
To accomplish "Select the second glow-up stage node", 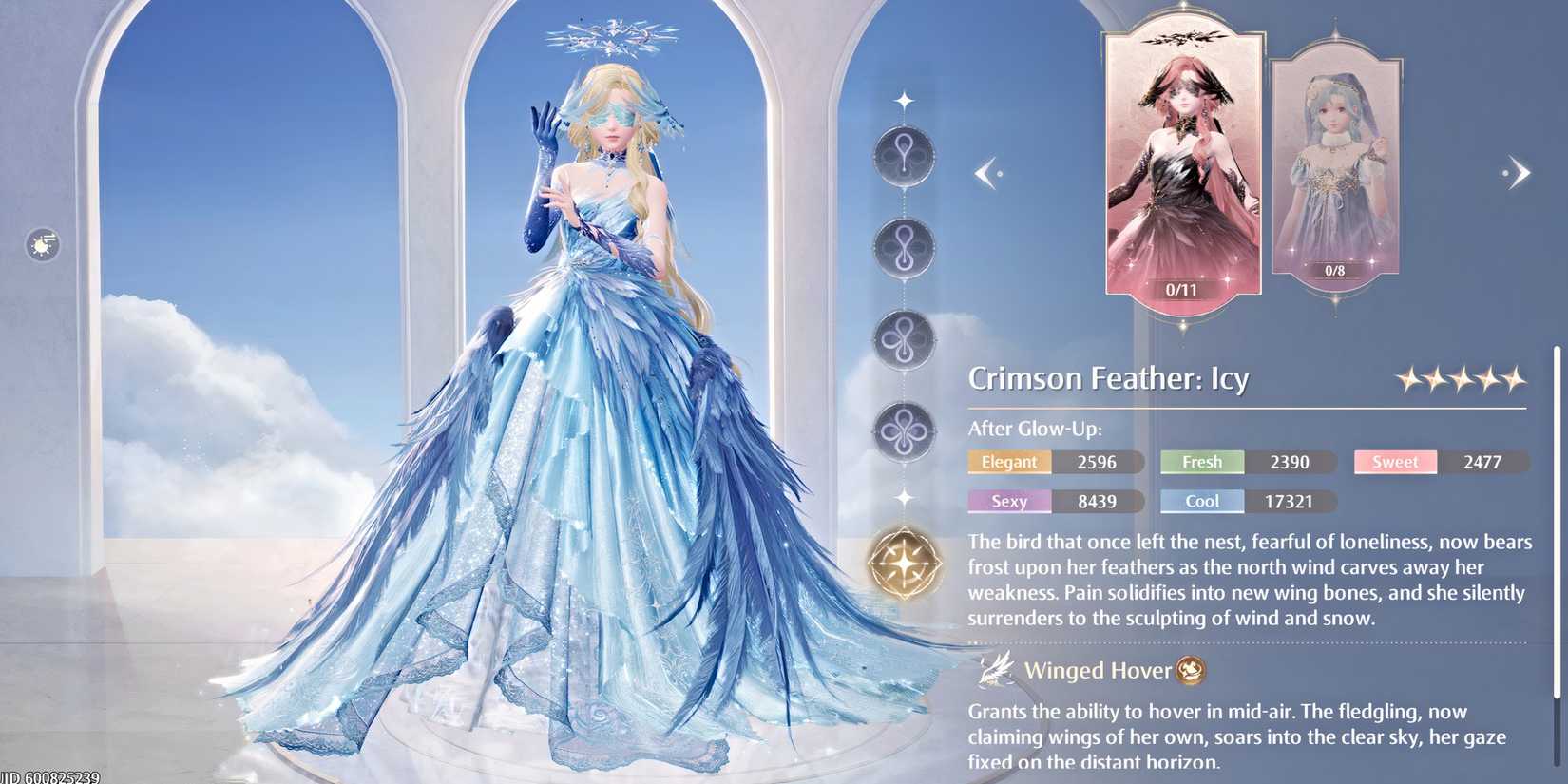I will click(904, 246).
